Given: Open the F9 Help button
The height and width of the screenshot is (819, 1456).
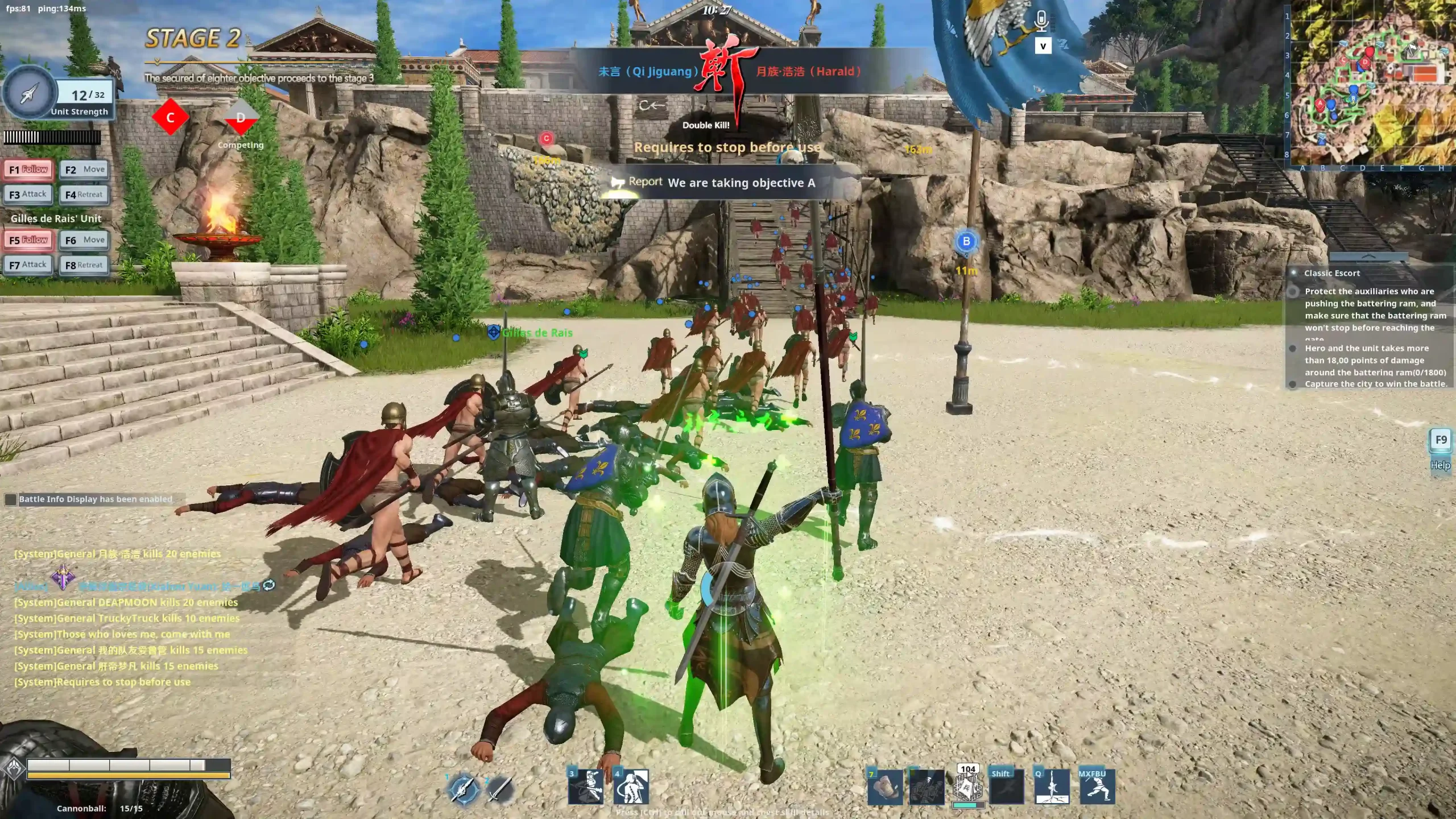Looking at the screenshot, I should click(x=1441, y=441).
